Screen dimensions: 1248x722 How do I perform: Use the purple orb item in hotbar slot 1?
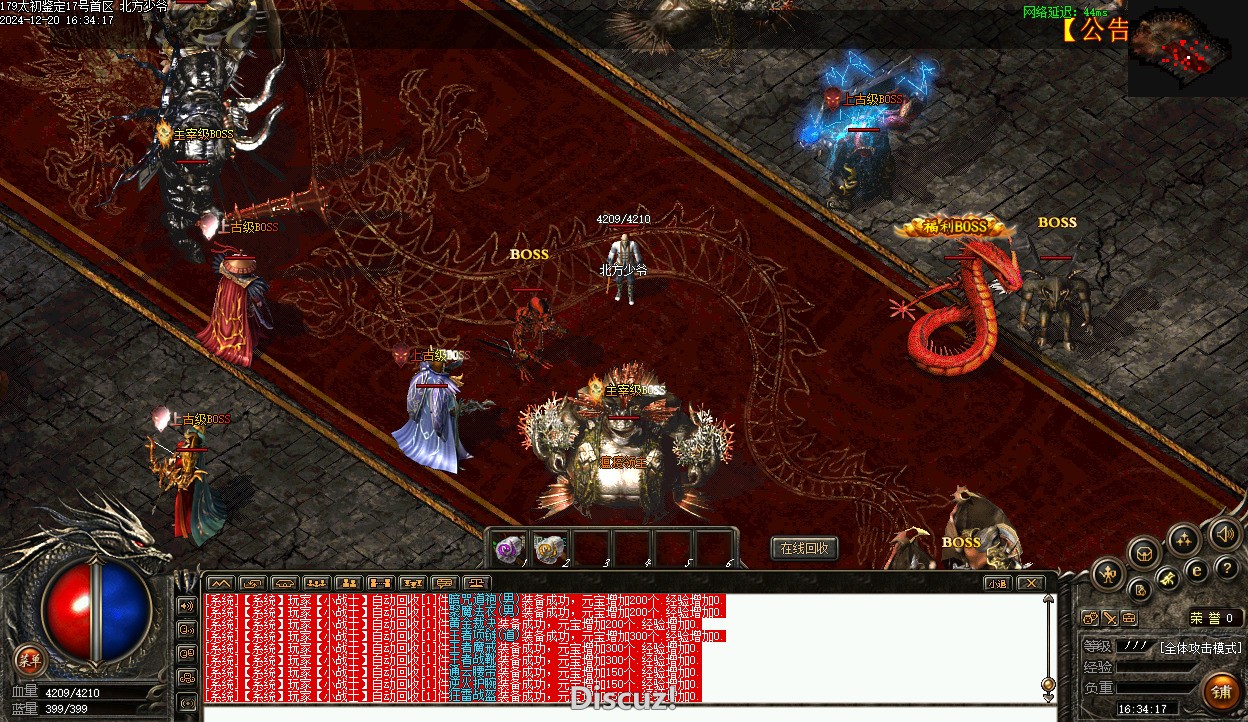click(x=510, y=548)
